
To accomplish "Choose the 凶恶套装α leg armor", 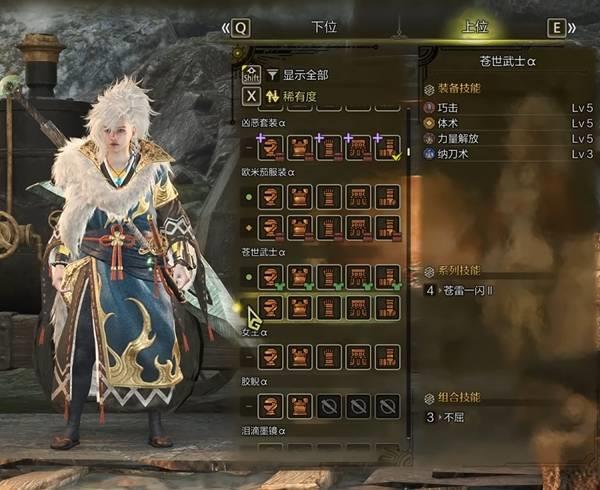I will (387, 149).
